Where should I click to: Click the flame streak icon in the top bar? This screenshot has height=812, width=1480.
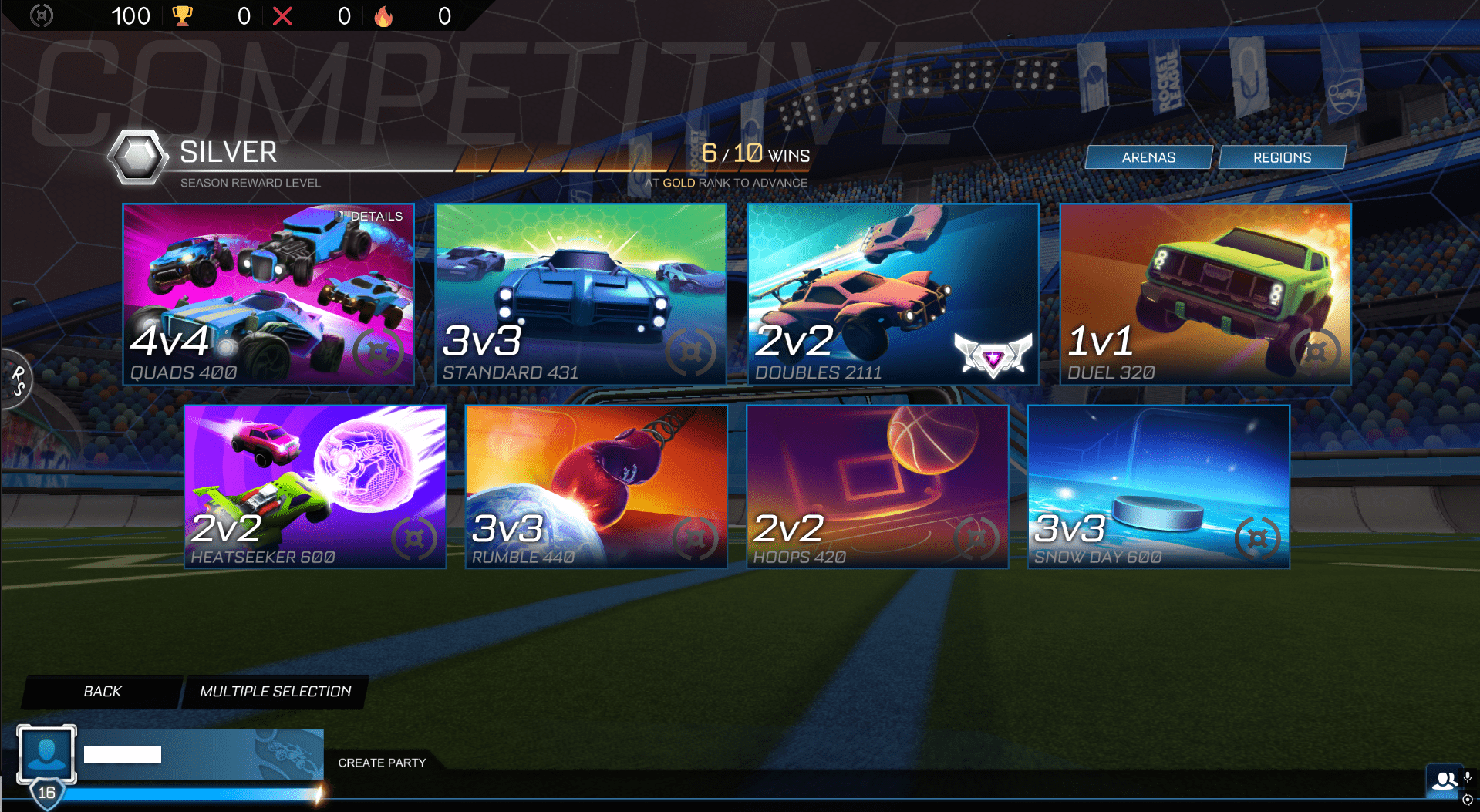click(383, 15)
